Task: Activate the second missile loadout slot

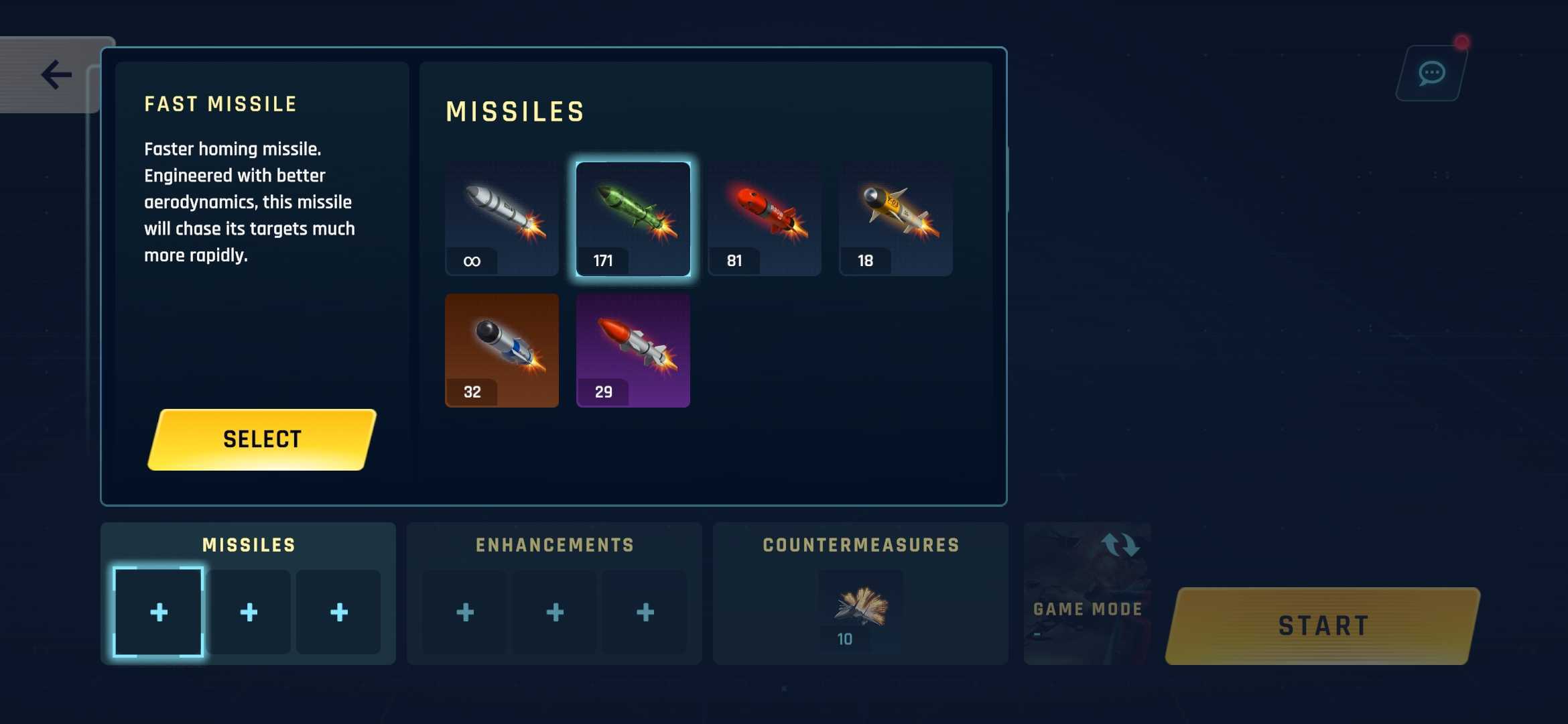Action: [x=249, y=611]
